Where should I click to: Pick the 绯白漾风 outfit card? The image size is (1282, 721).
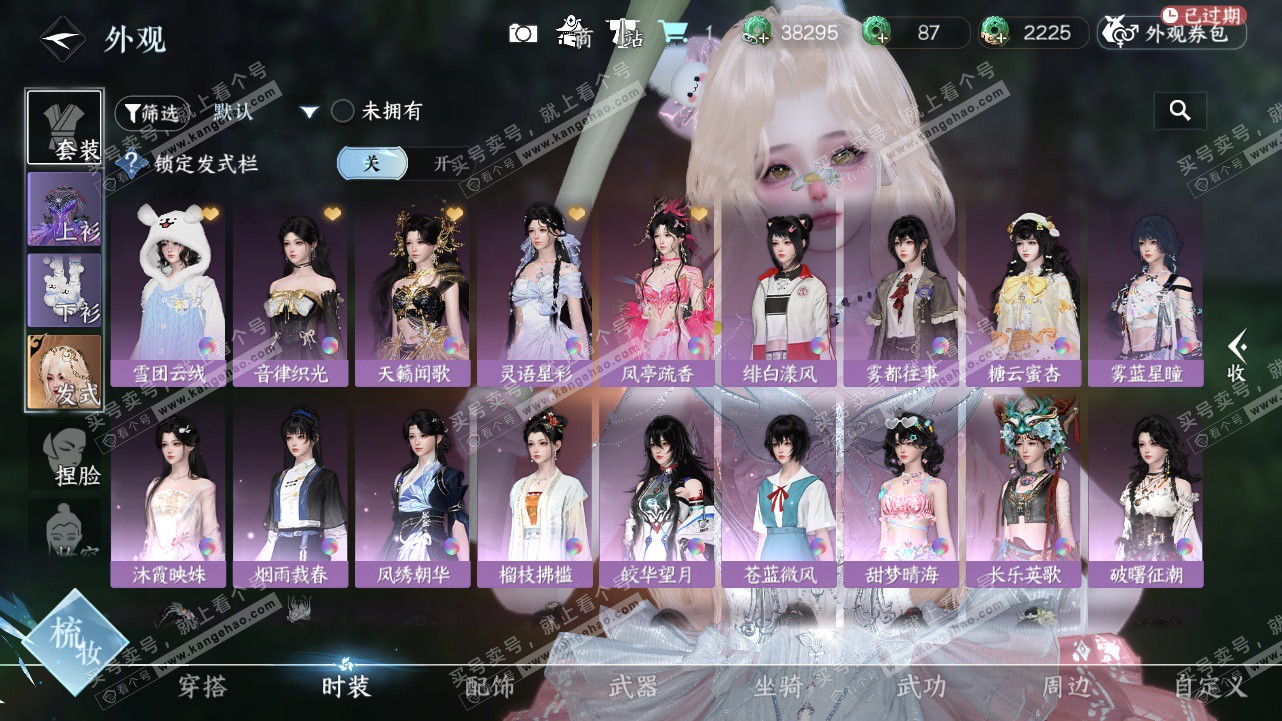click(780, 295)
